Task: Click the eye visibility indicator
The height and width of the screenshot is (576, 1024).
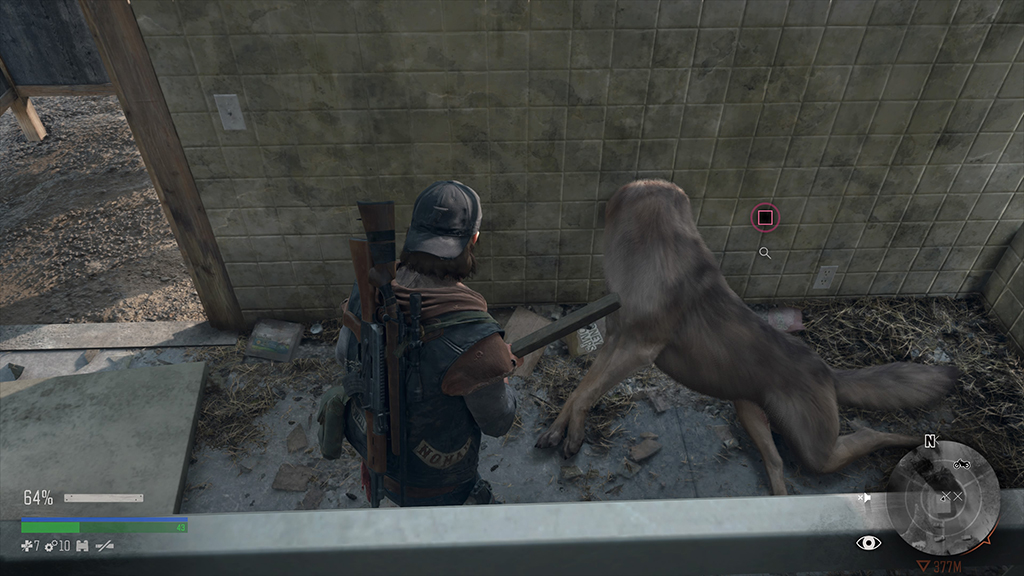Action: tap(869, 542)
